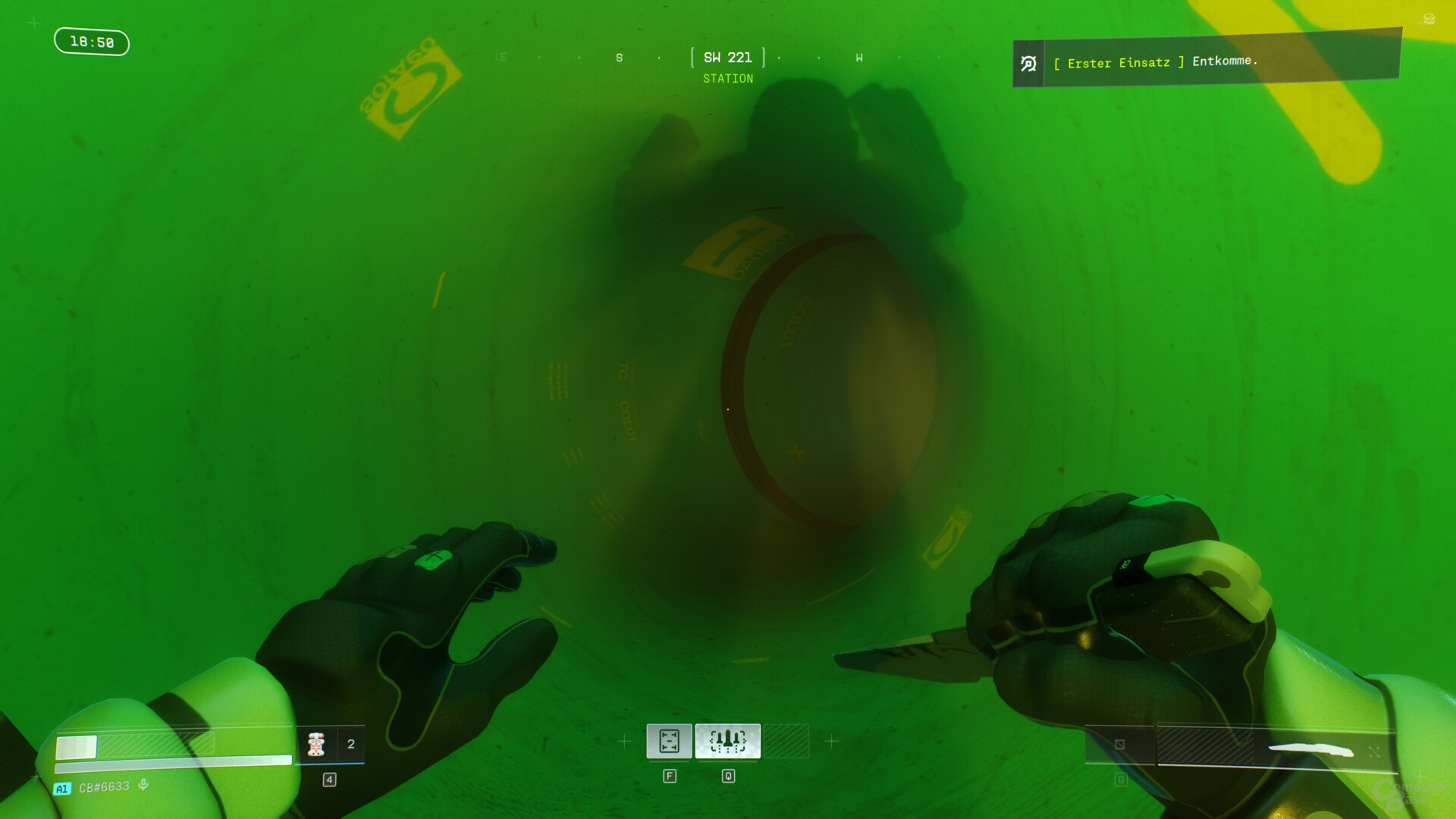This screenshot has height=819, width=1456.
Task: Activate the square-frame scan ability
Action: coord(669,741)
